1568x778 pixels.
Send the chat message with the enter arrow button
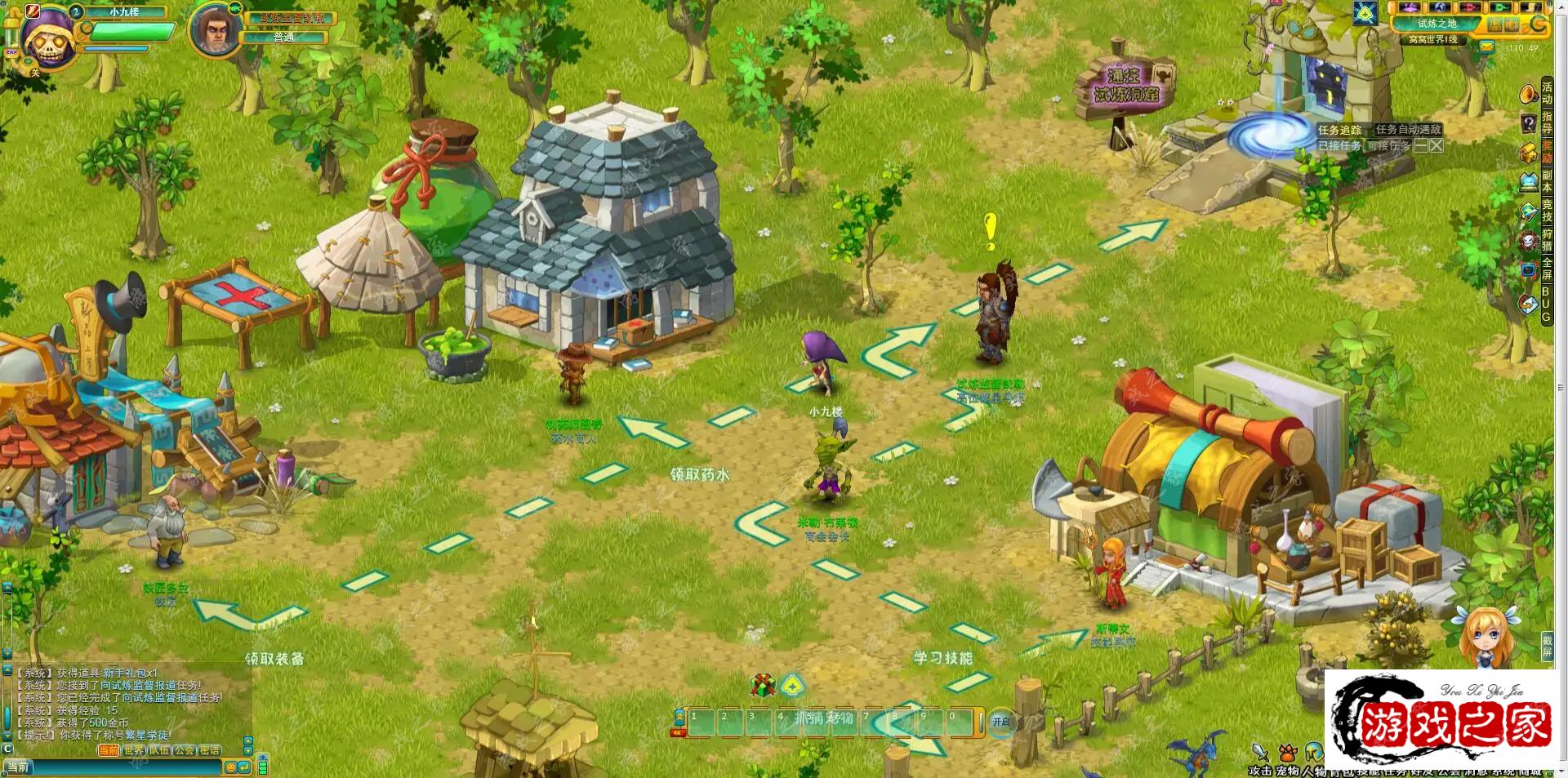point(243,767)
